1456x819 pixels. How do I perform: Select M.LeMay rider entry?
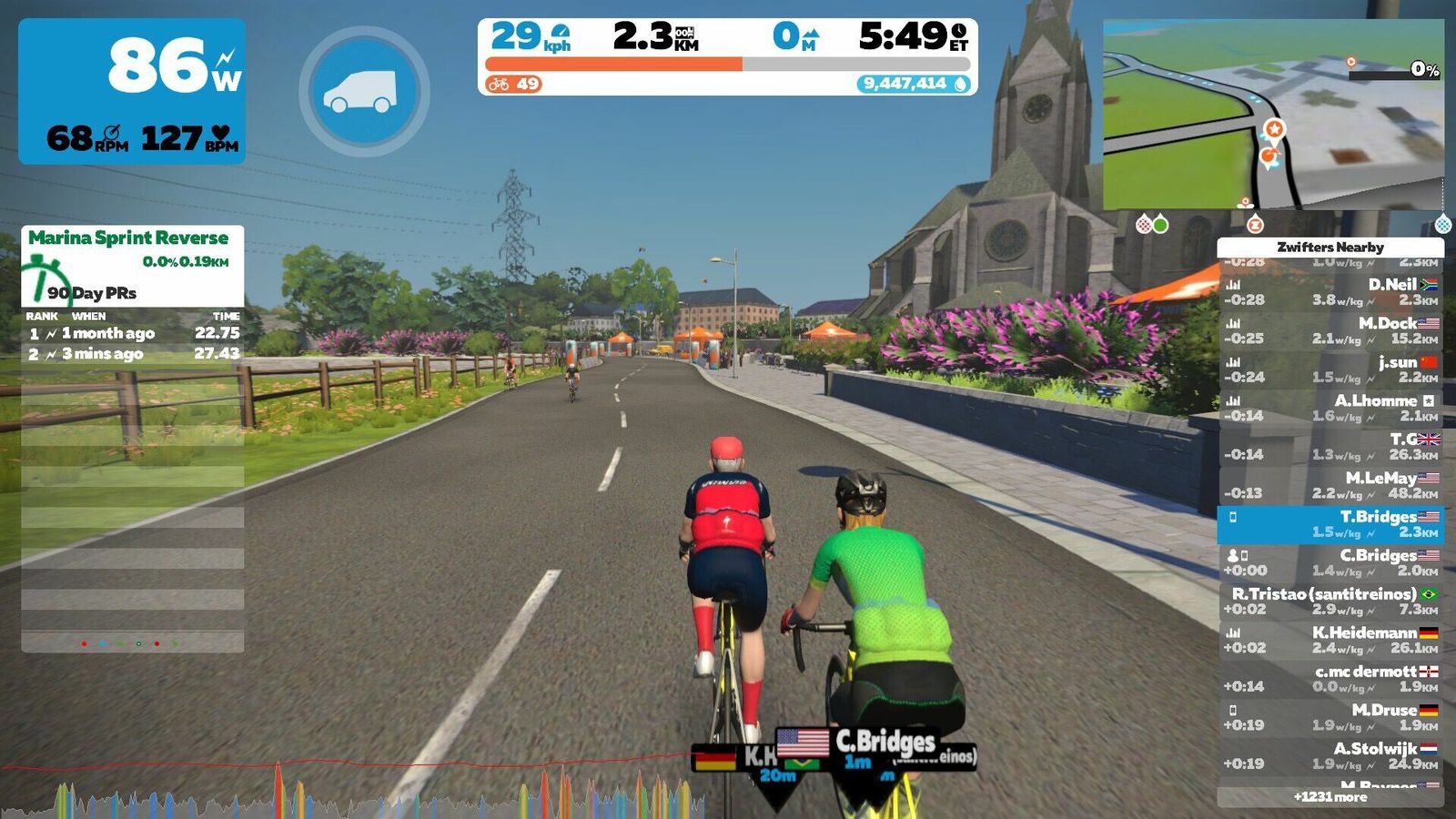tap(1330, 485)
